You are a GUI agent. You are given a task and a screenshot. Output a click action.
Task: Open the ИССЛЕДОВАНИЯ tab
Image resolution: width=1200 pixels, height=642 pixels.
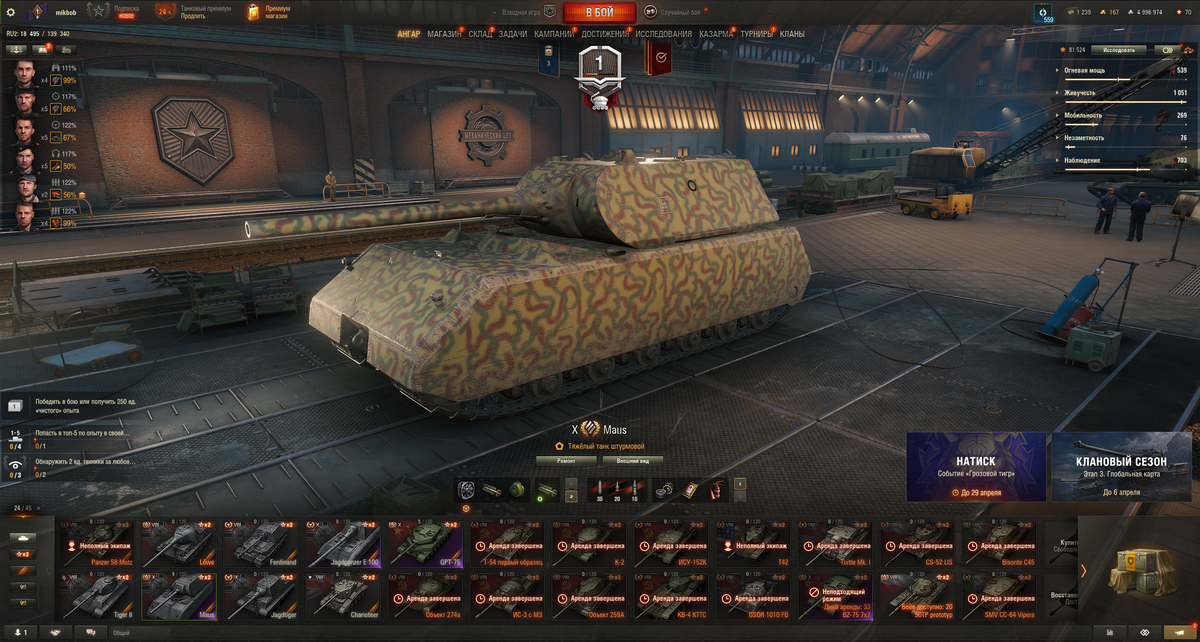pos(663,34)
